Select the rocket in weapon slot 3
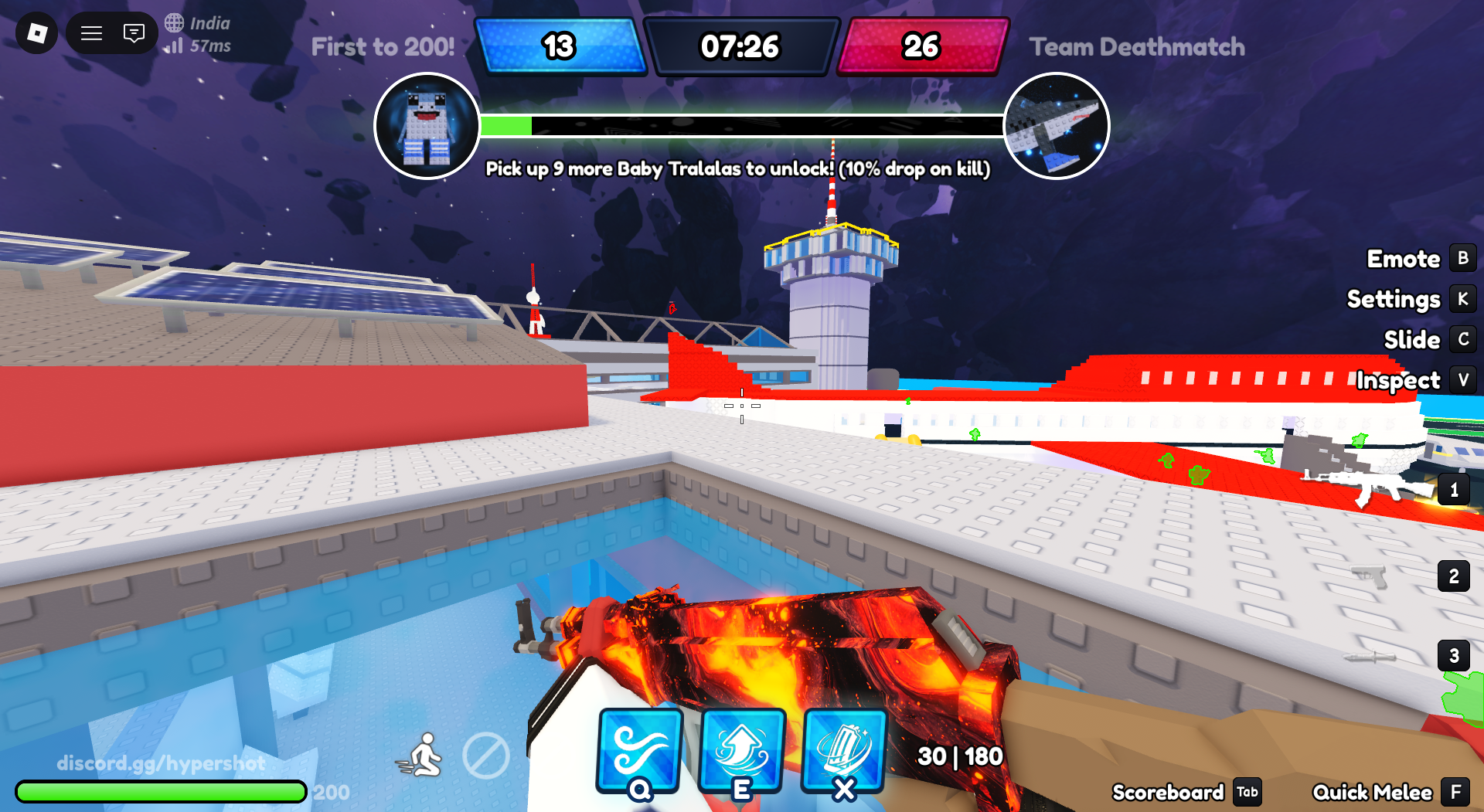 [1454, 655]
